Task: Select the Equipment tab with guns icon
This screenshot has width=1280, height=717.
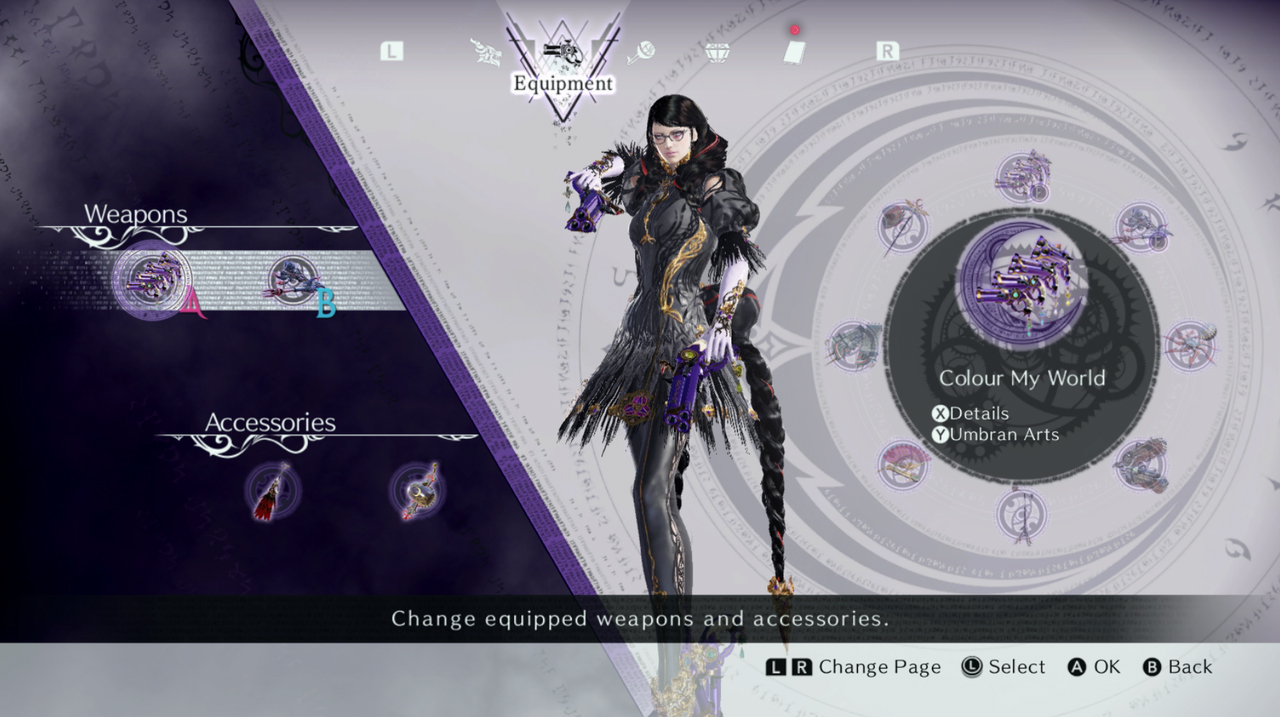Action: 562,52
